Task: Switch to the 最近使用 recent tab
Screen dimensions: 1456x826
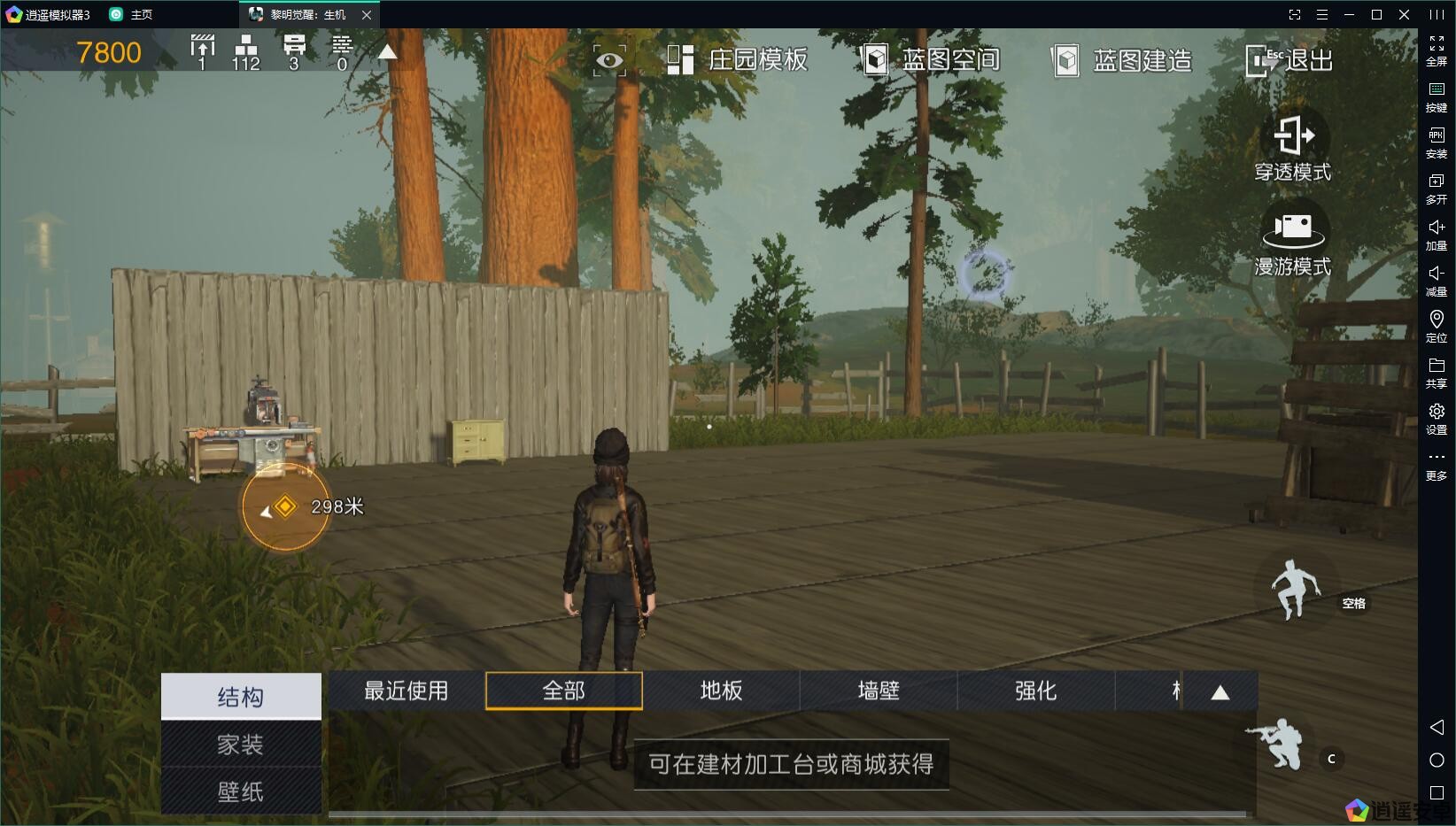Action: (407, 691)
